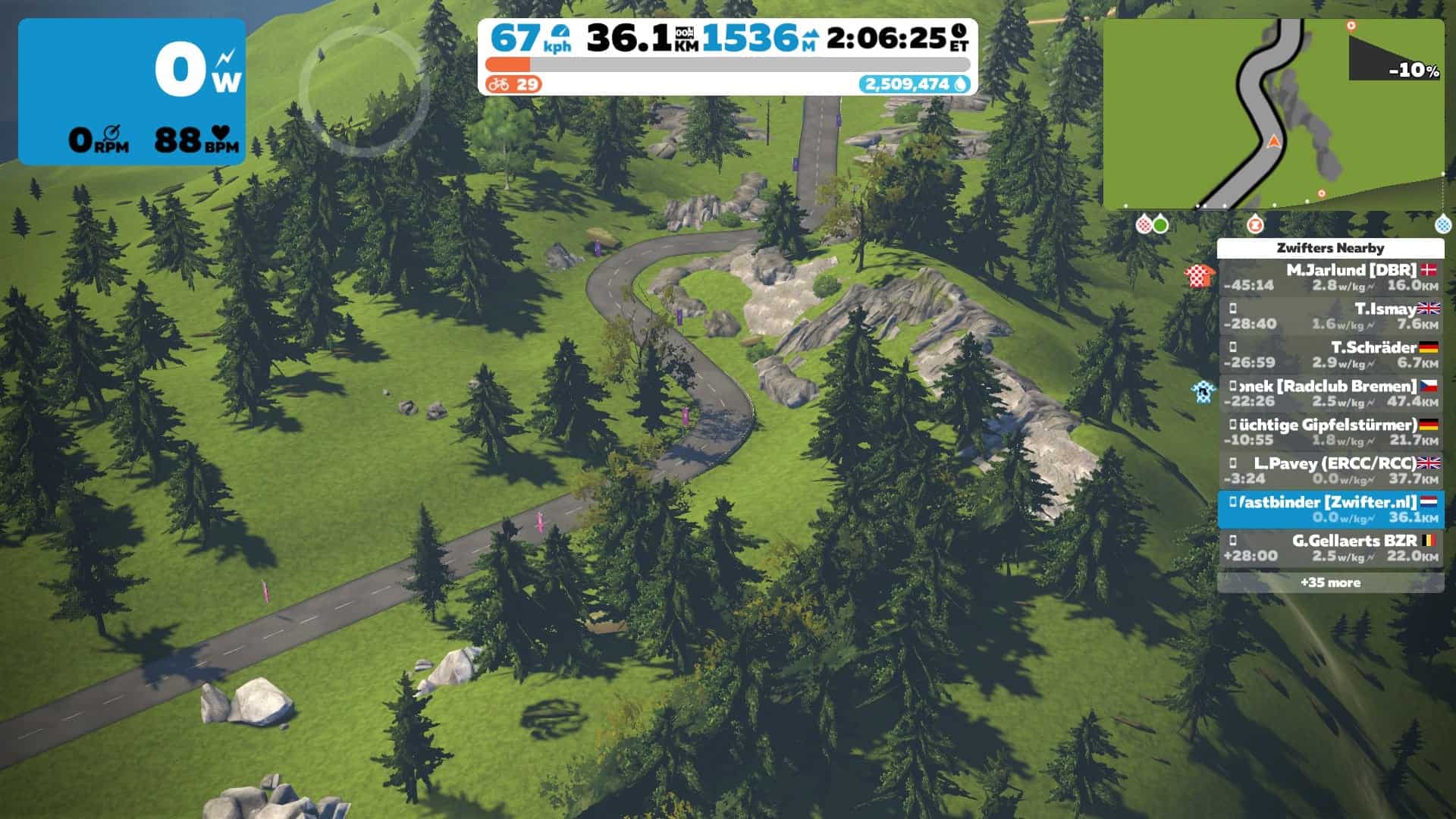Click the orange Z marker below minimap
Viewport: 1456px width, 819px height.
1255,224
